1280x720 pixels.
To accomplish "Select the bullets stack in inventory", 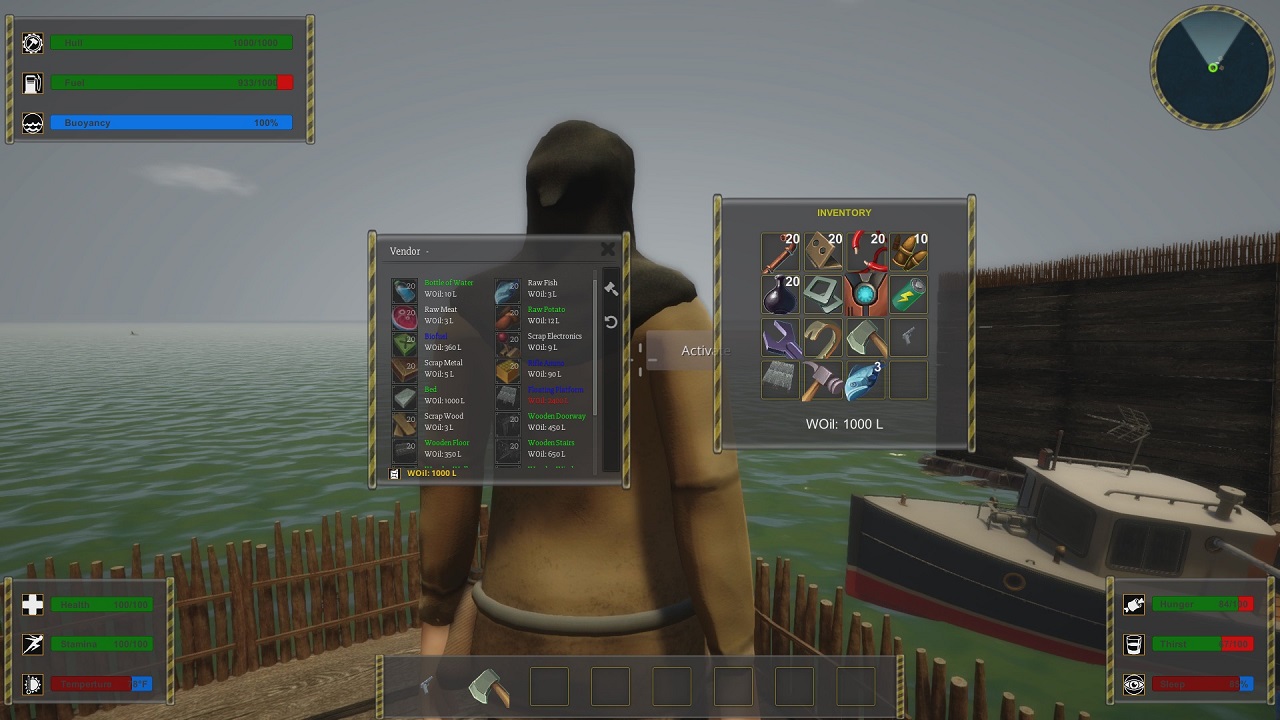I will (909, 253).
